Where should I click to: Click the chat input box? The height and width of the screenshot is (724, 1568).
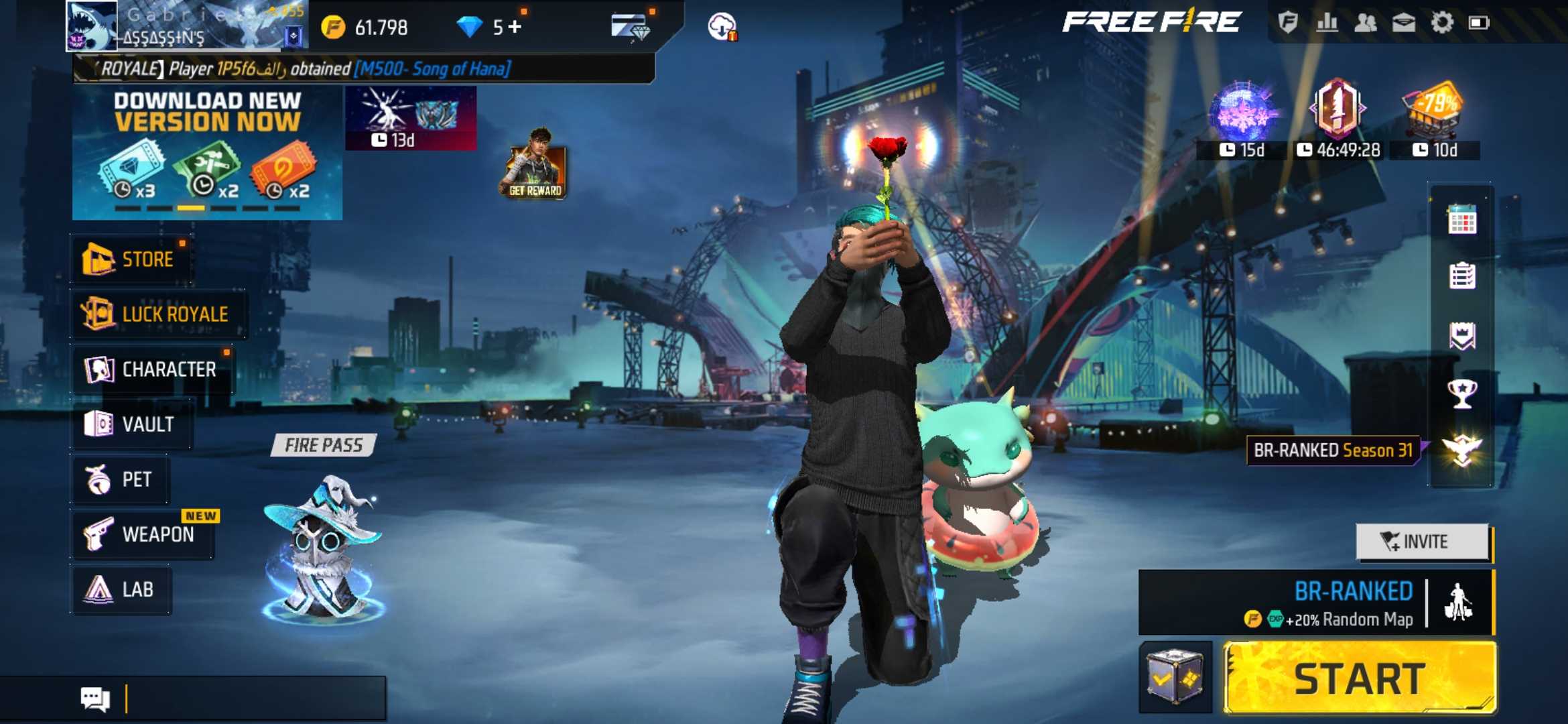(255, 699)
